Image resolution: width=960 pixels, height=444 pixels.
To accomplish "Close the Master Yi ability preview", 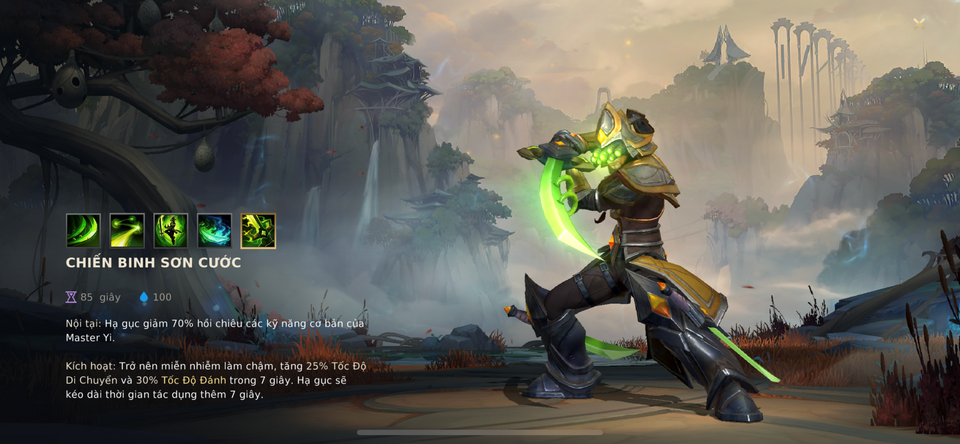I will pyautogui.click(x=919, y=22).
